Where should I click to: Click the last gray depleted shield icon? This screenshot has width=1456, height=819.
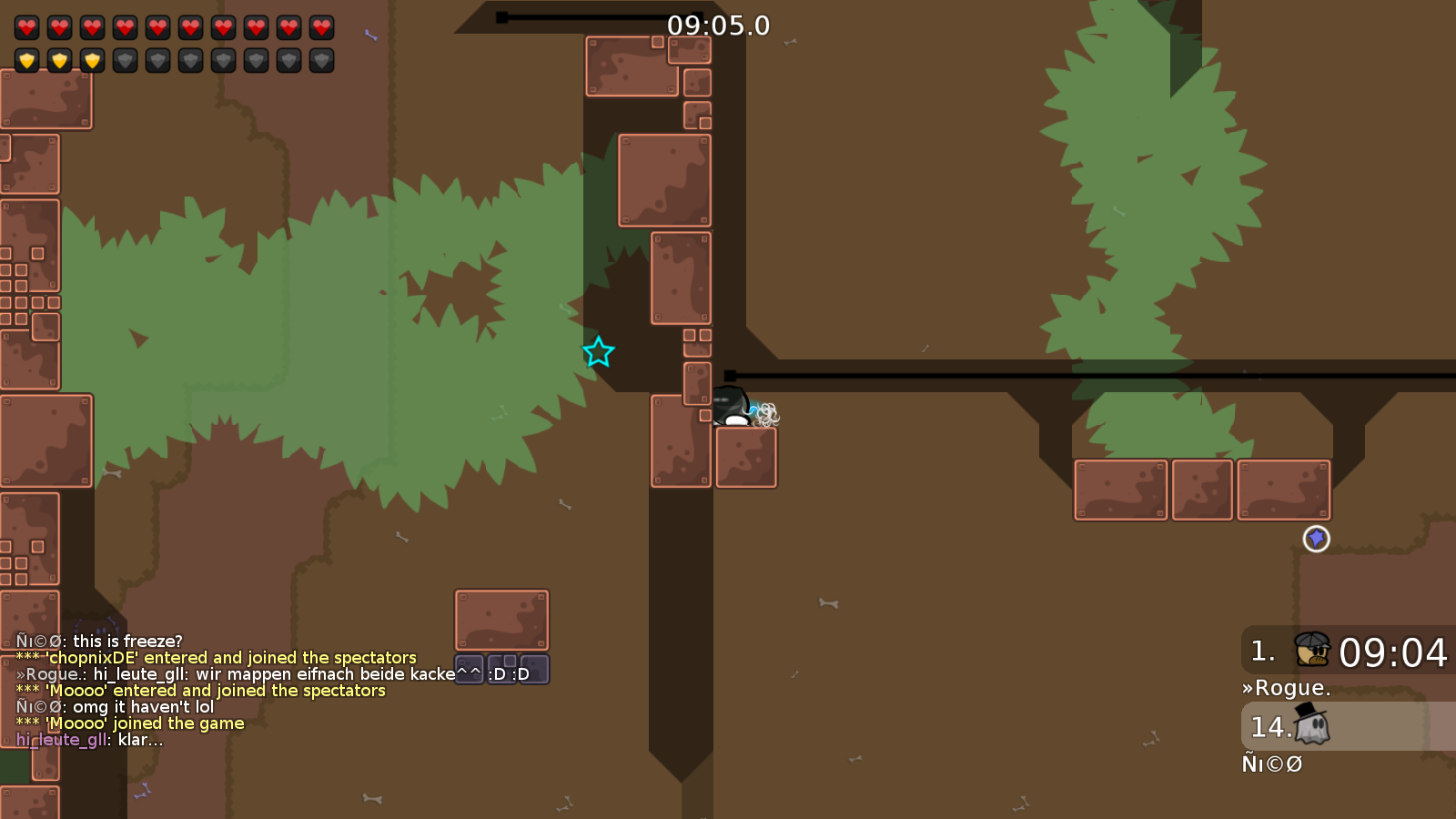pyautogui.click(x=320, y=60)
